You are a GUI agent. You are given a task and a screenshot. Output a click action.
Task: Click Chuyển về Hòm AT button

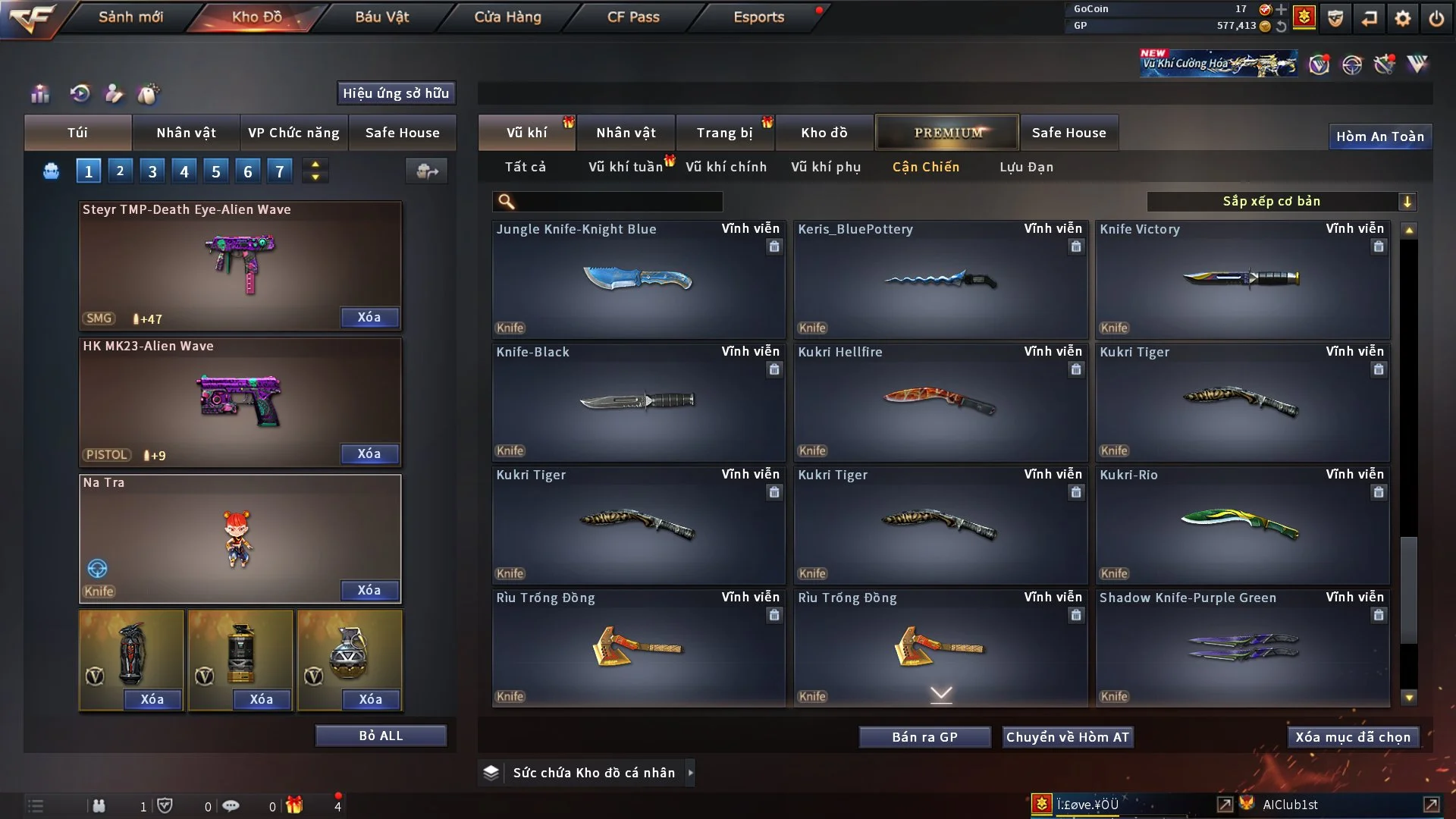pos(1068,737)
